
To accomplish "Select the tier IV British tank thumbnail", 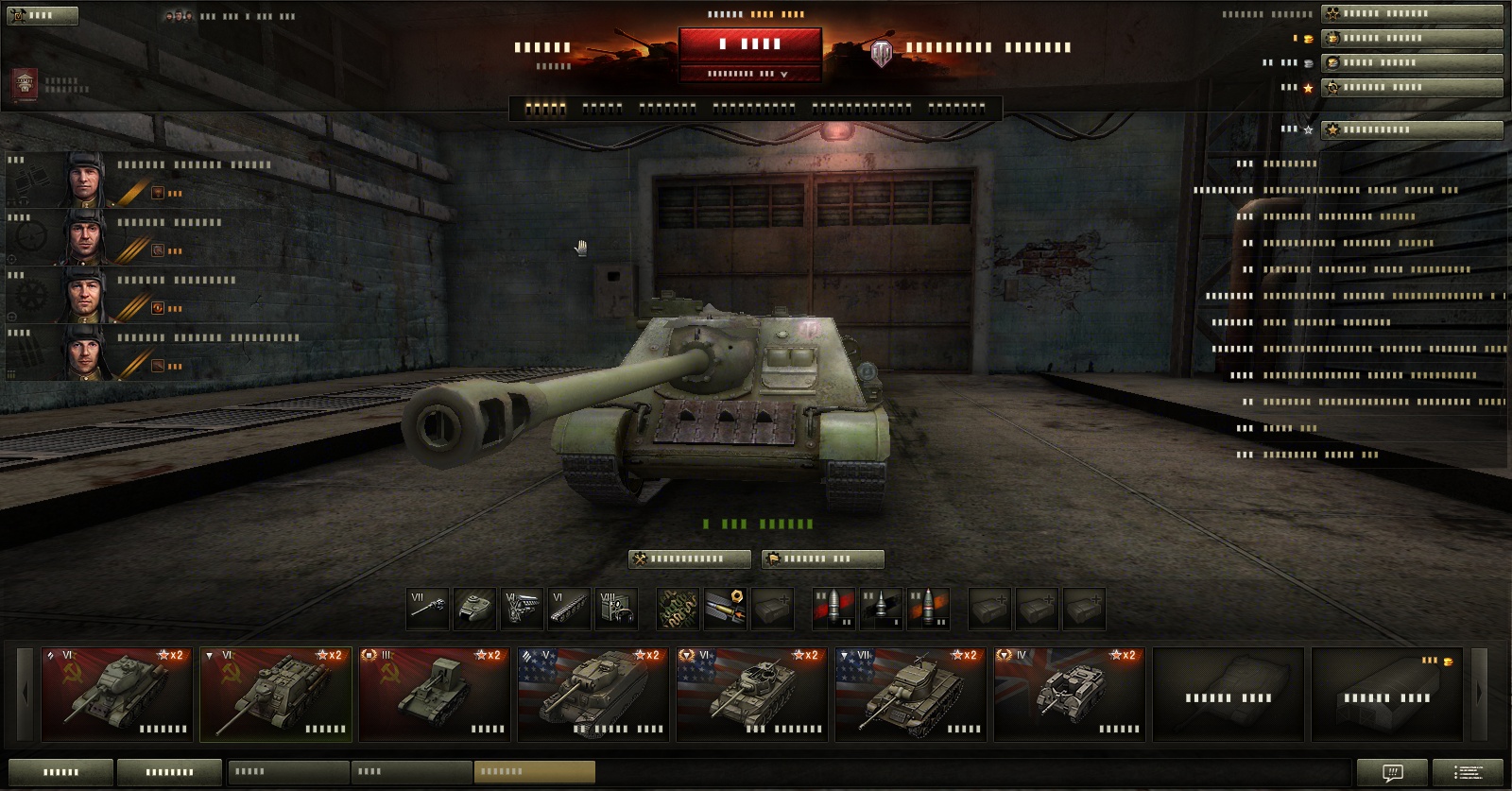I will pos(1069,693).
